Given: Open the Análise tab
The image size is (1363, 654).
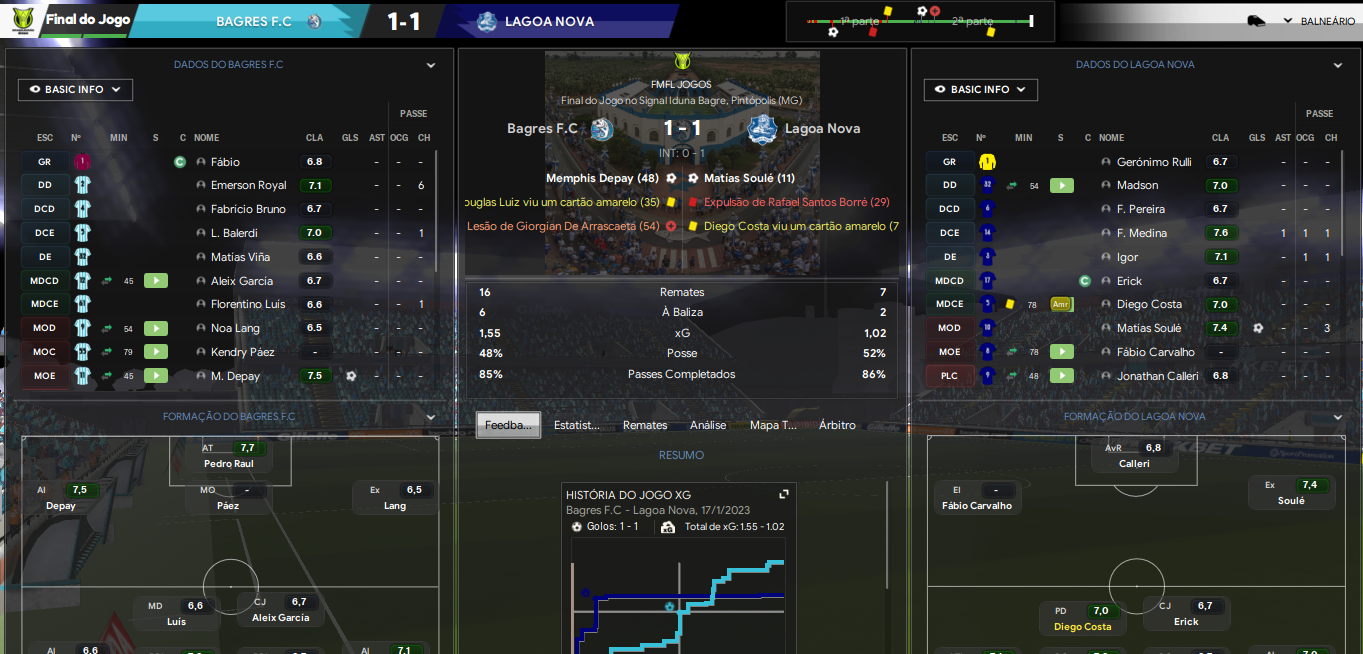Looking at the screenshot, I should [708, 425].
